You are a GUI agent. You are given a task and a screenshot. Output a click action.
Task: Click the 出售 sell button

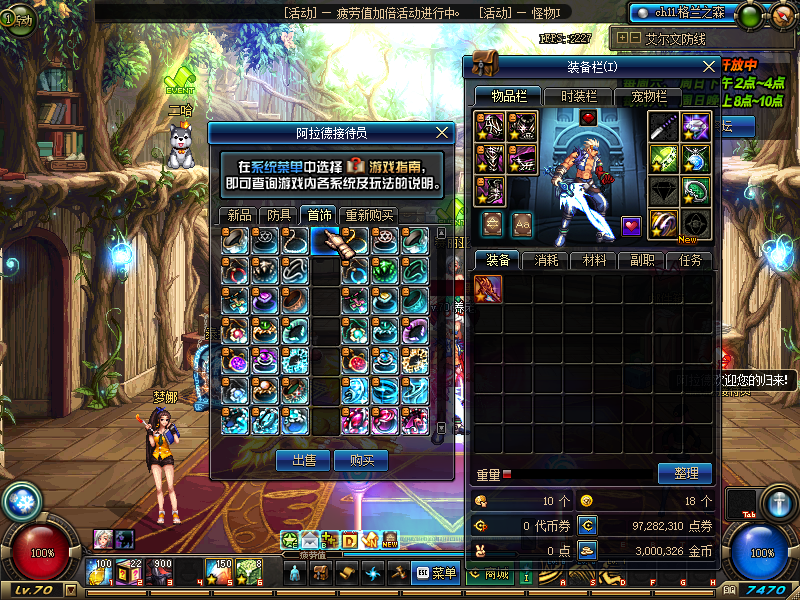point(303,460)
